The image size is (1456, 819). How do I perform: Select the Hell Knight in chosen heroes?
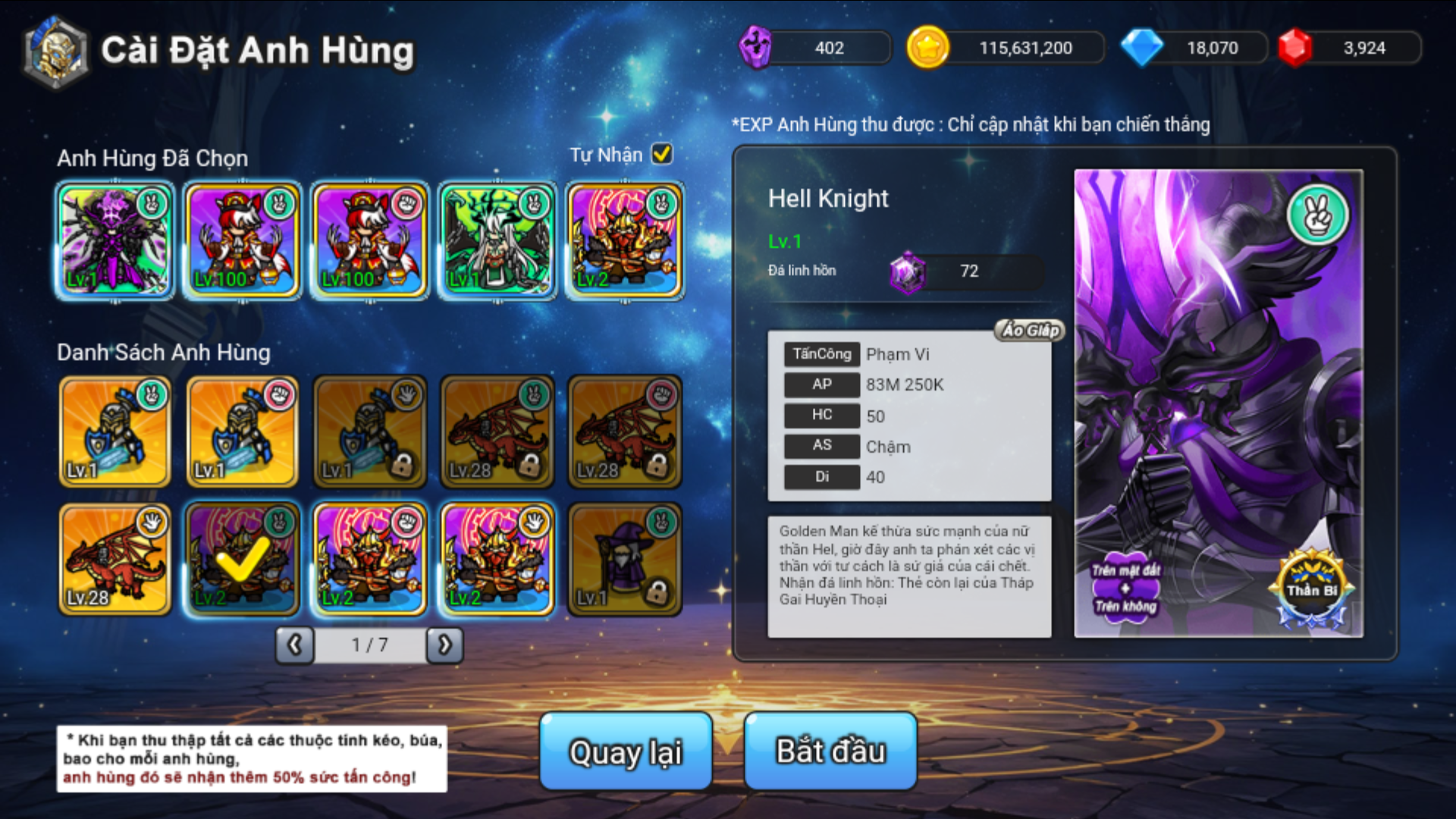point(115,240)
